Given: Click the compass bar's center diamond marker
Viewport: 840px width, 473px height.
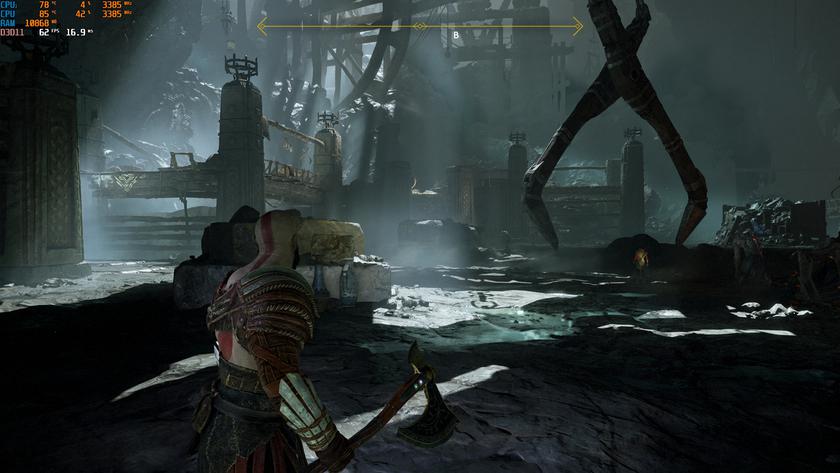Looking at the screenshot, I should click(x=420, y=26).
